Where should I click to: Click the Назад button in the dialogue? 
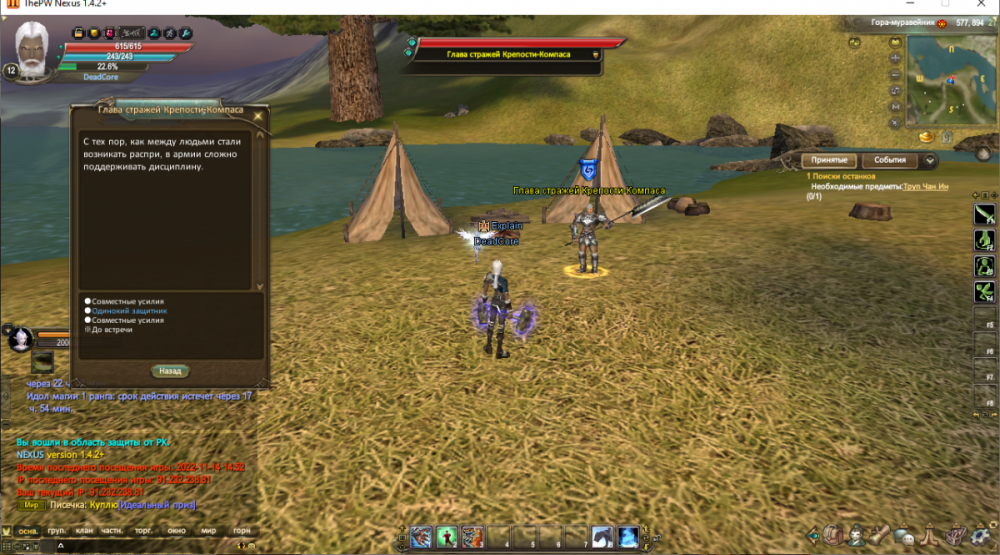[x=170, y=371]
